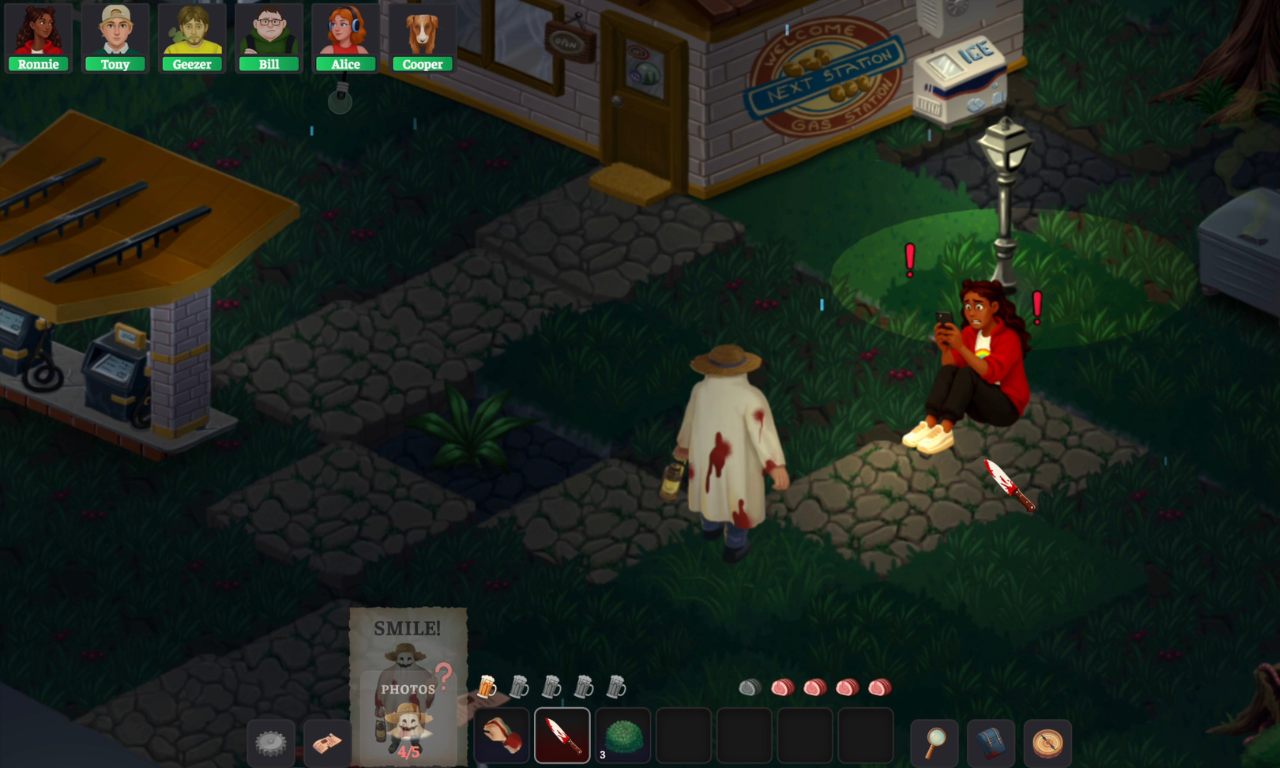
Task: Open the SMILE! photos poster
Action: pyautogui.click(x=408, y=685)
